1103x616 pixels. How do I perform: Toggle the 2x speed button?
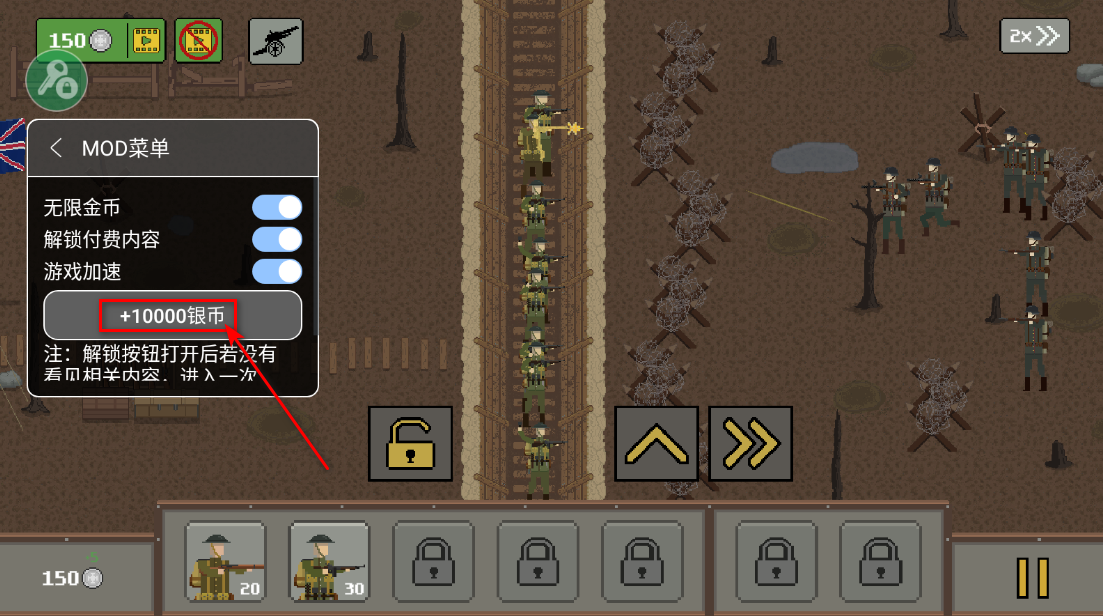1034,36
